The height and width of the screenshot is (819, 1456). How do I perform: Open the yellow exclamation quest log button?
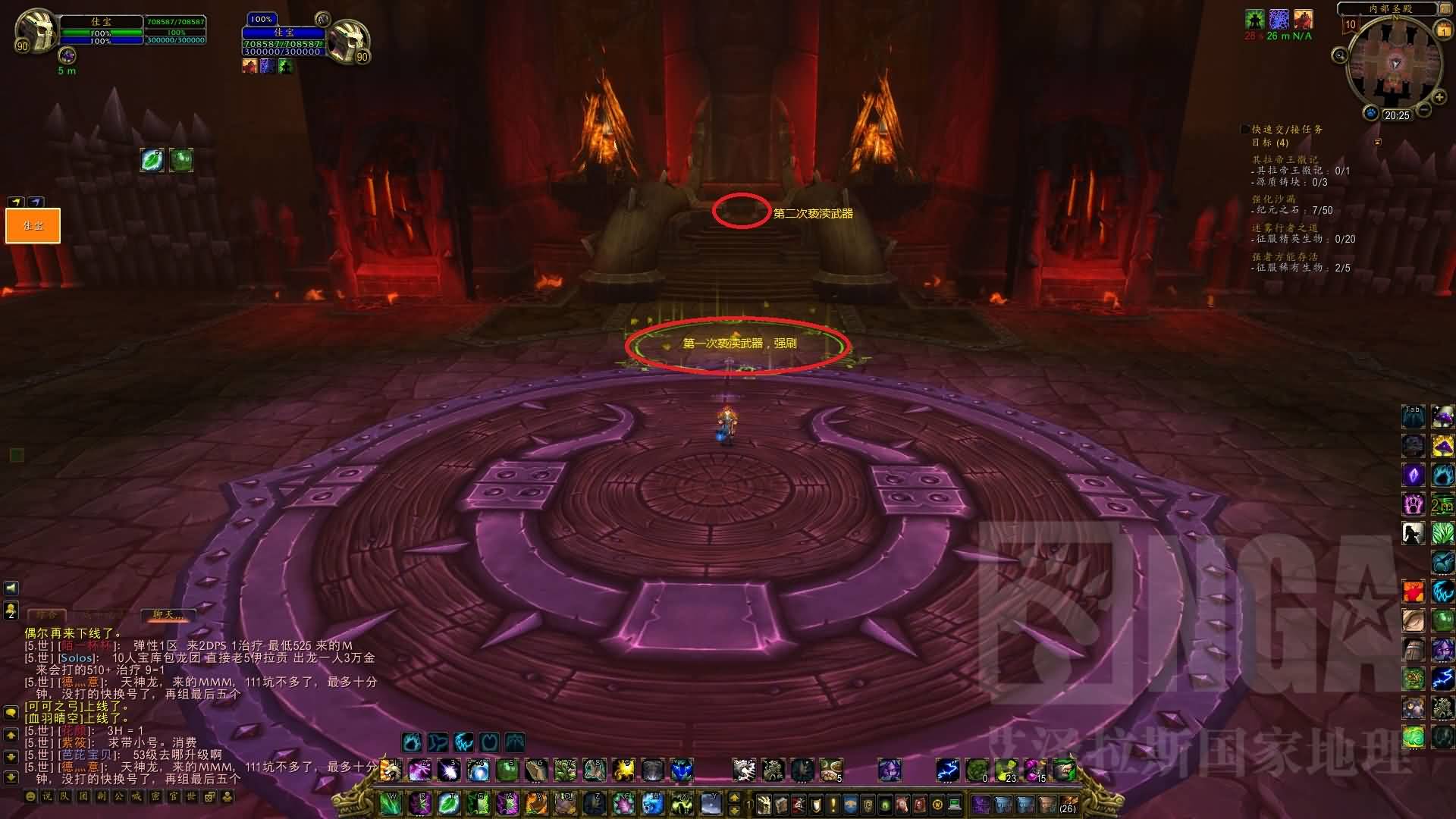834,804
